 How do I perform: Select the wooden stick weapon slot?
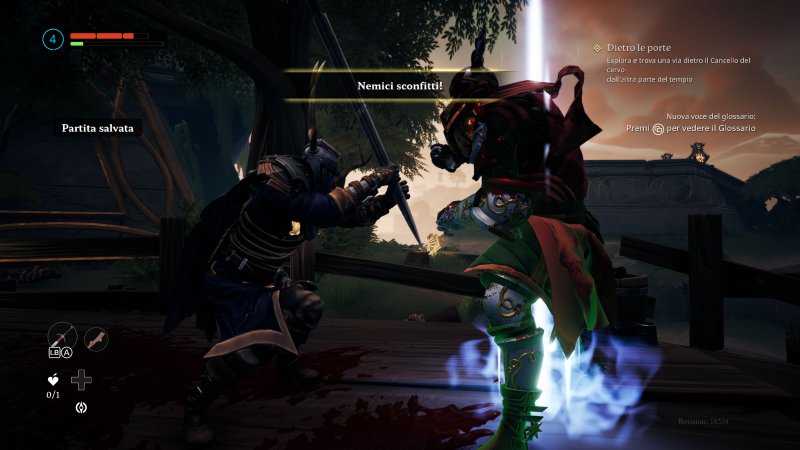tap(96, 339)
